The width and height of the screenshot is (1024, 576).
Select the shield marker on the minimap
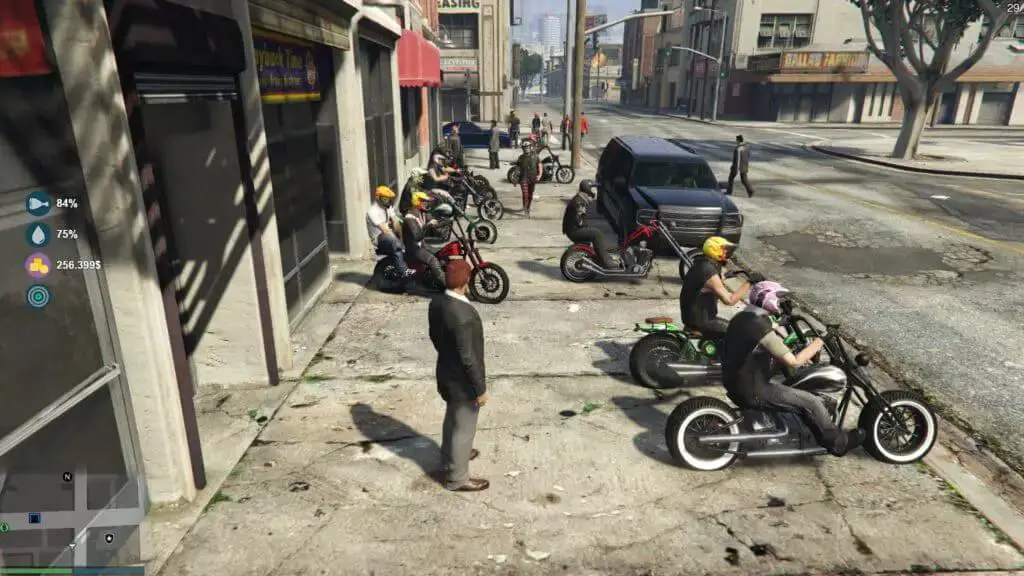(x=109, y=538)
